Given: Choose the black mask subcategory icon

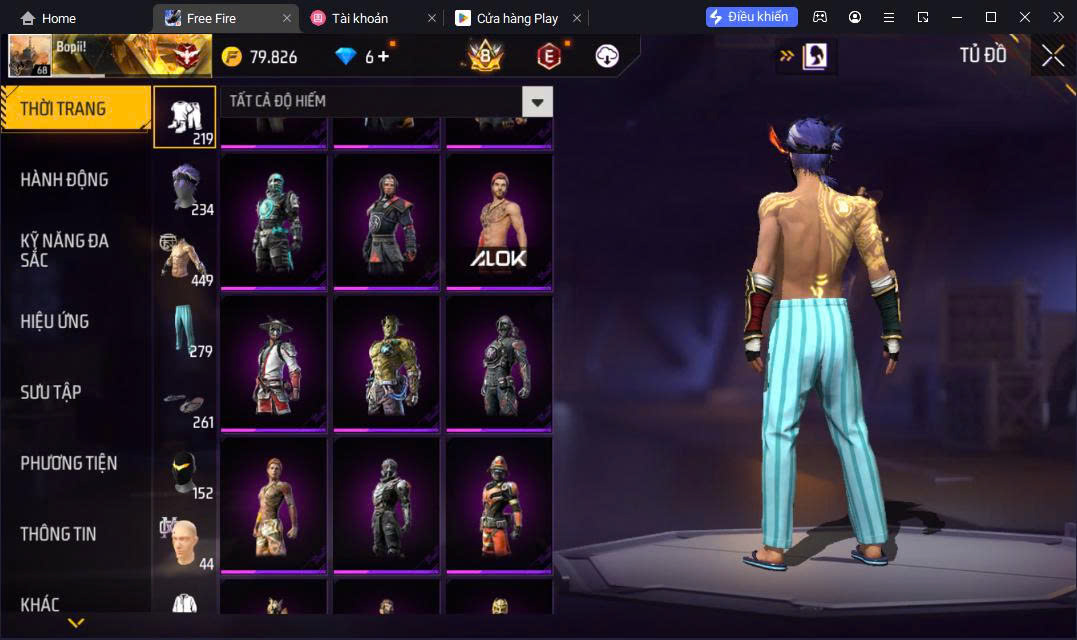Looking at the screenshot, I should tap(184, 472).
